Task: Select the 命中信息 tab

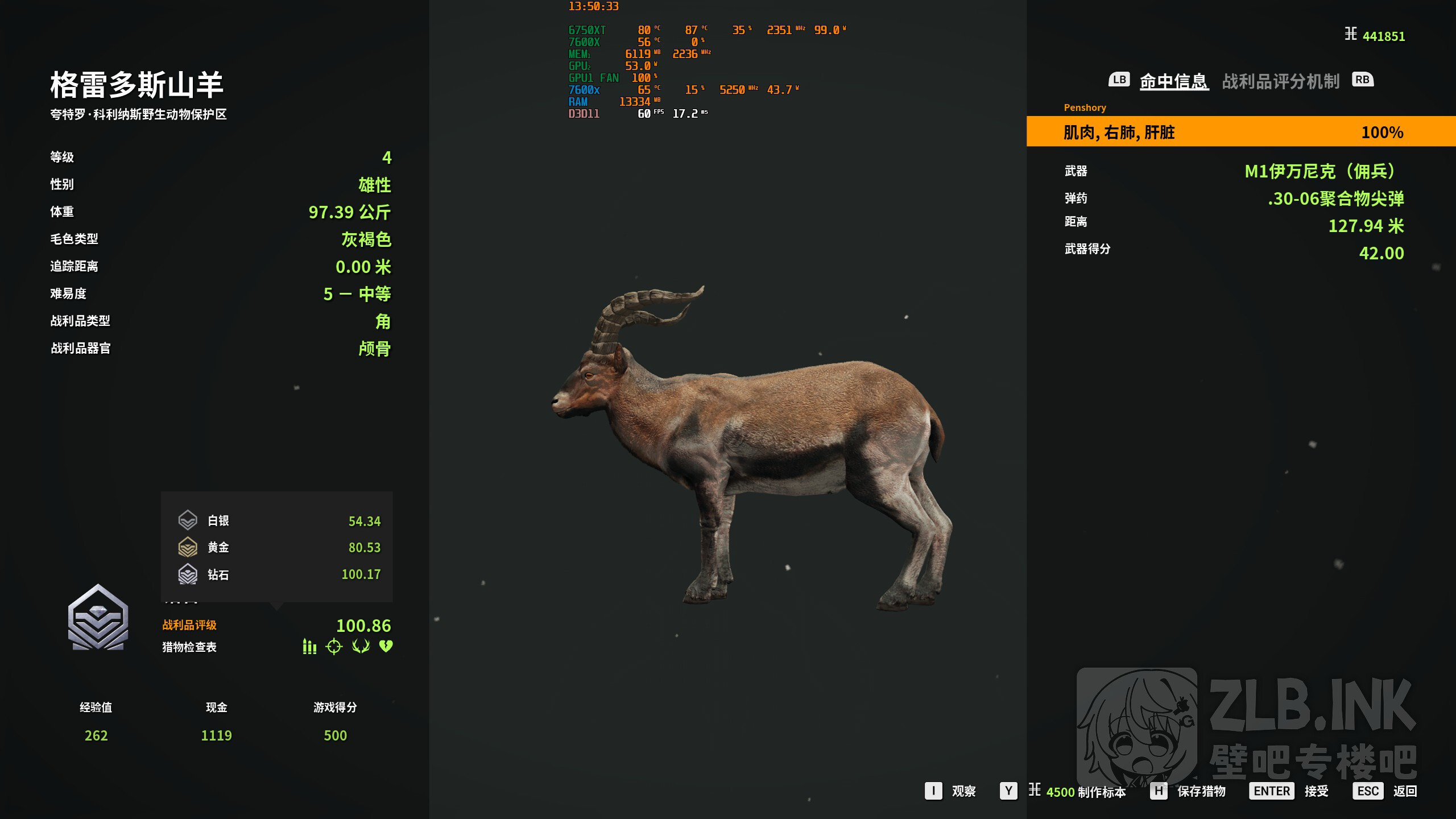Action: click(1173, 81)
